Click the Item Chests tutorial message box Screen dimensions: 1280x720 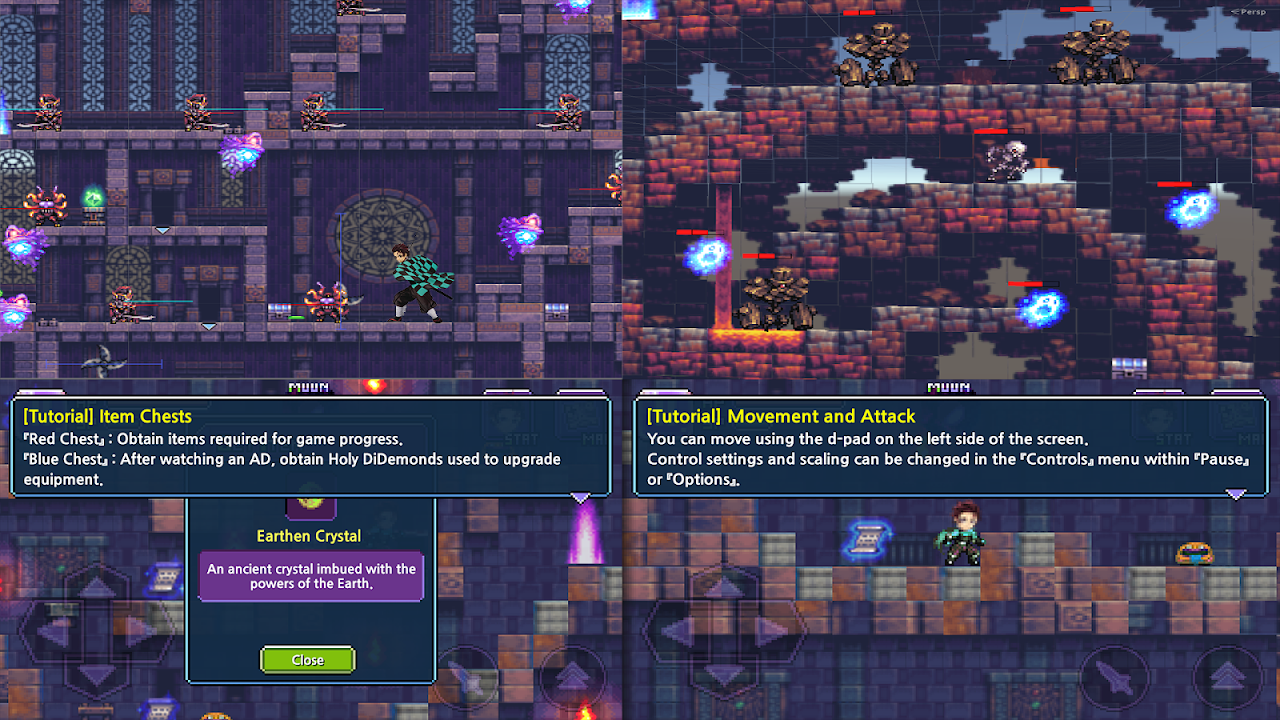pos(310,446)
